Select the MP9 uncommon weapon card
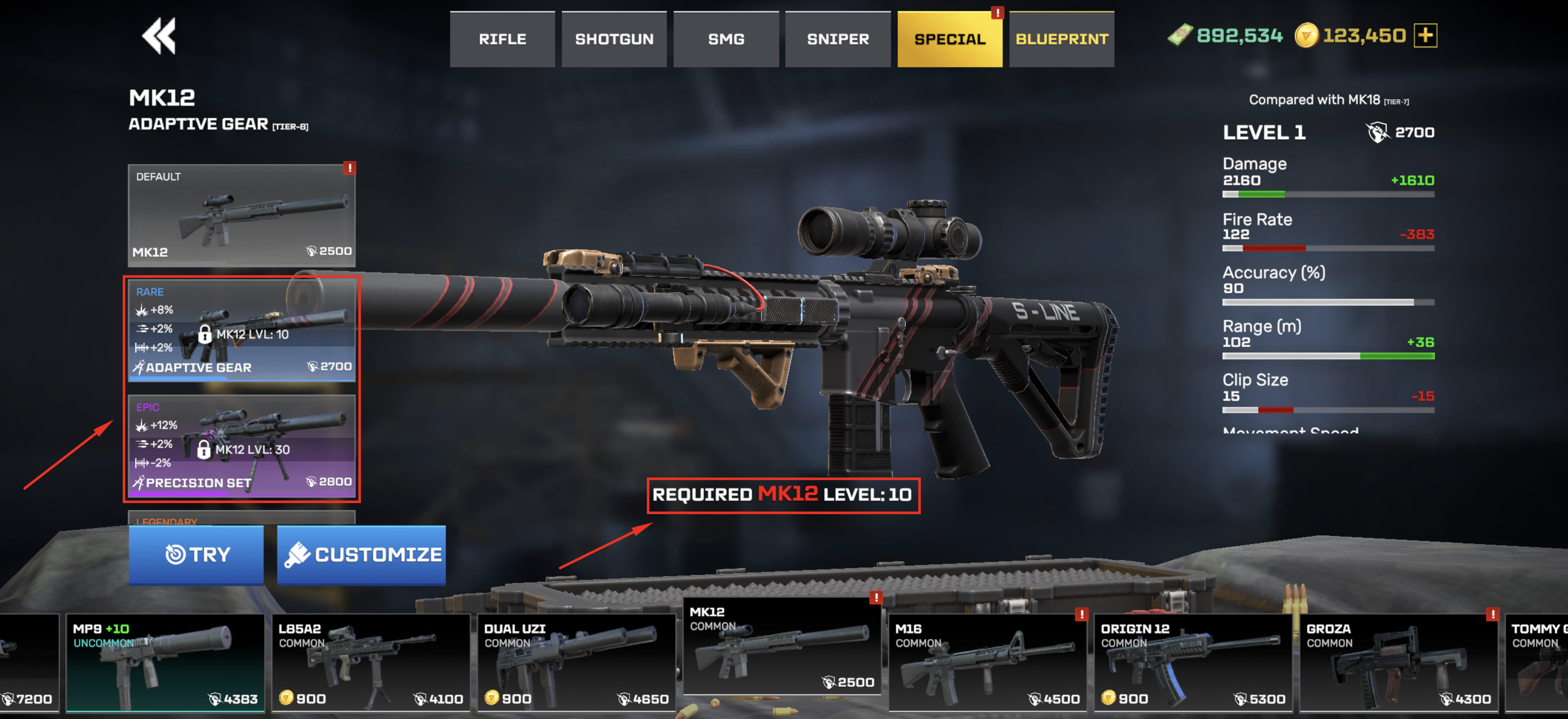 (x=165, y=663)
